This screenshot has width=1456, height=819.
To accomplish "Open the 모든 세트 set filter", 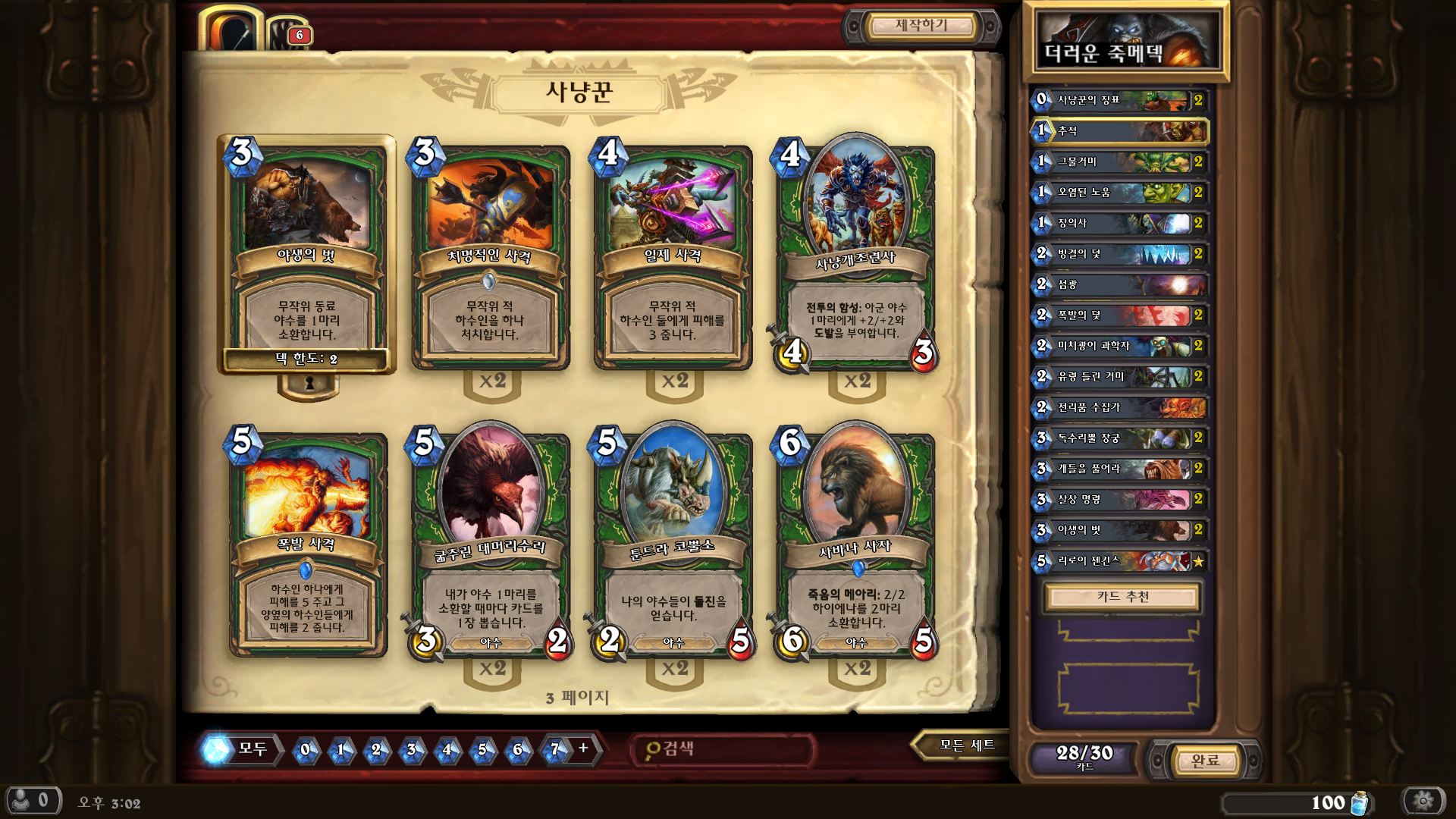I will point(965,746).
